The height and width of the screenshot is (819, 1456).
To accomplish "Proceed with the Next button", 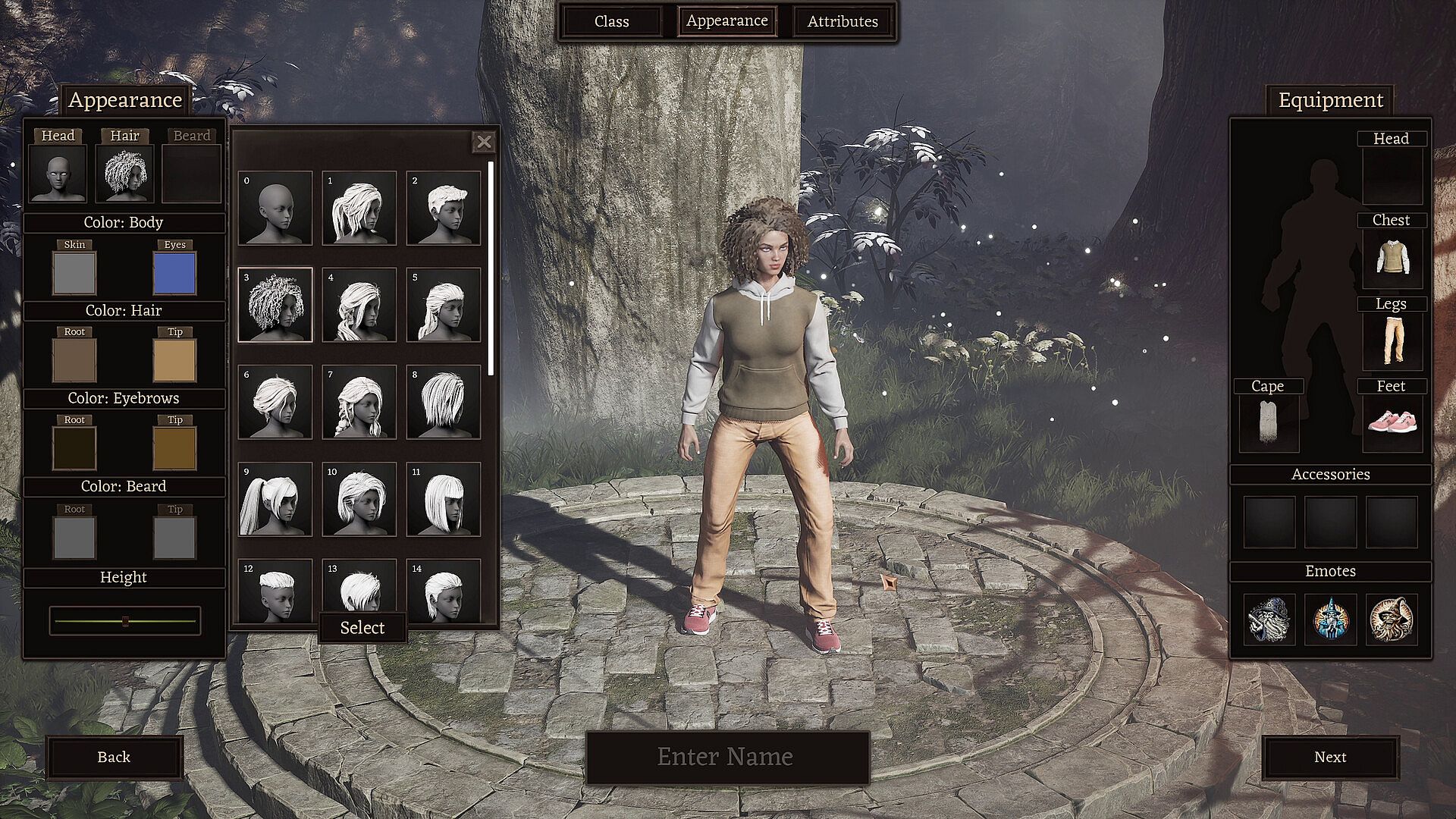I will coord(1329,757).
